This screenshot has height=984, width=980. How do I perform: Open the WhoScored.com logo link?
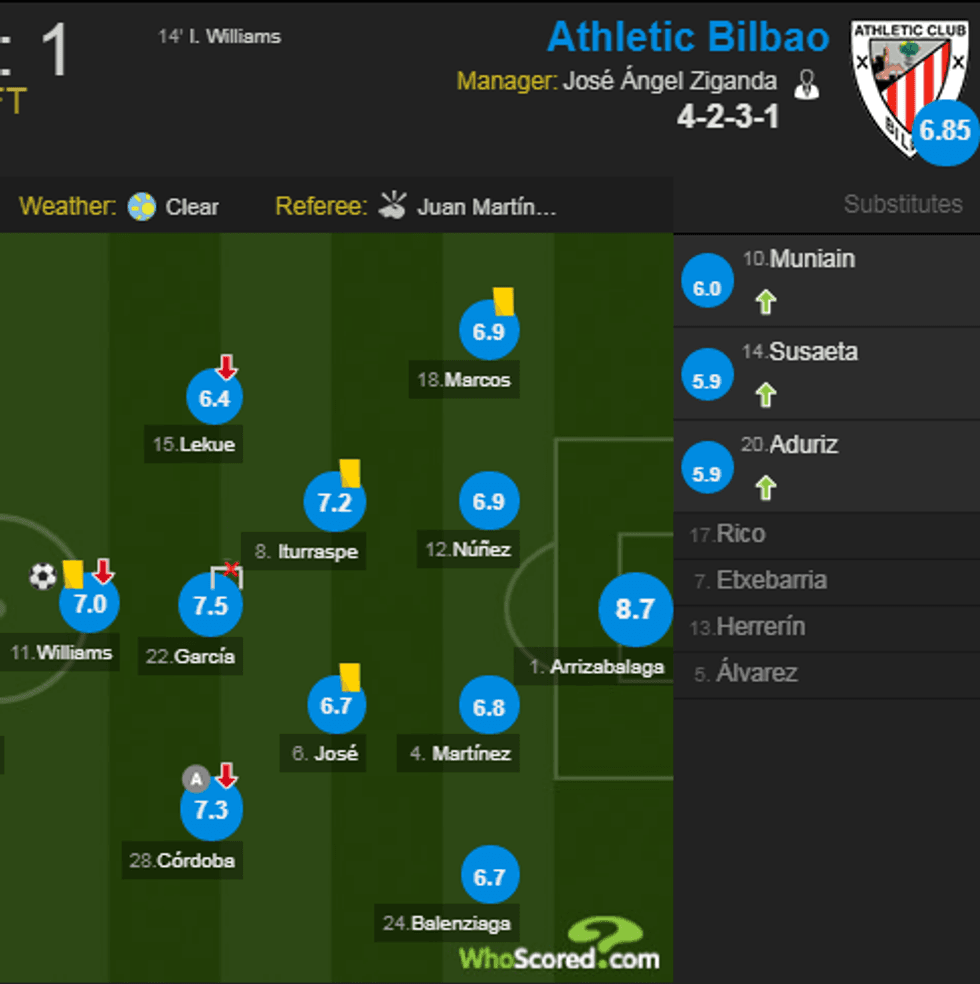pyautogui.click(x=560, y=946)
